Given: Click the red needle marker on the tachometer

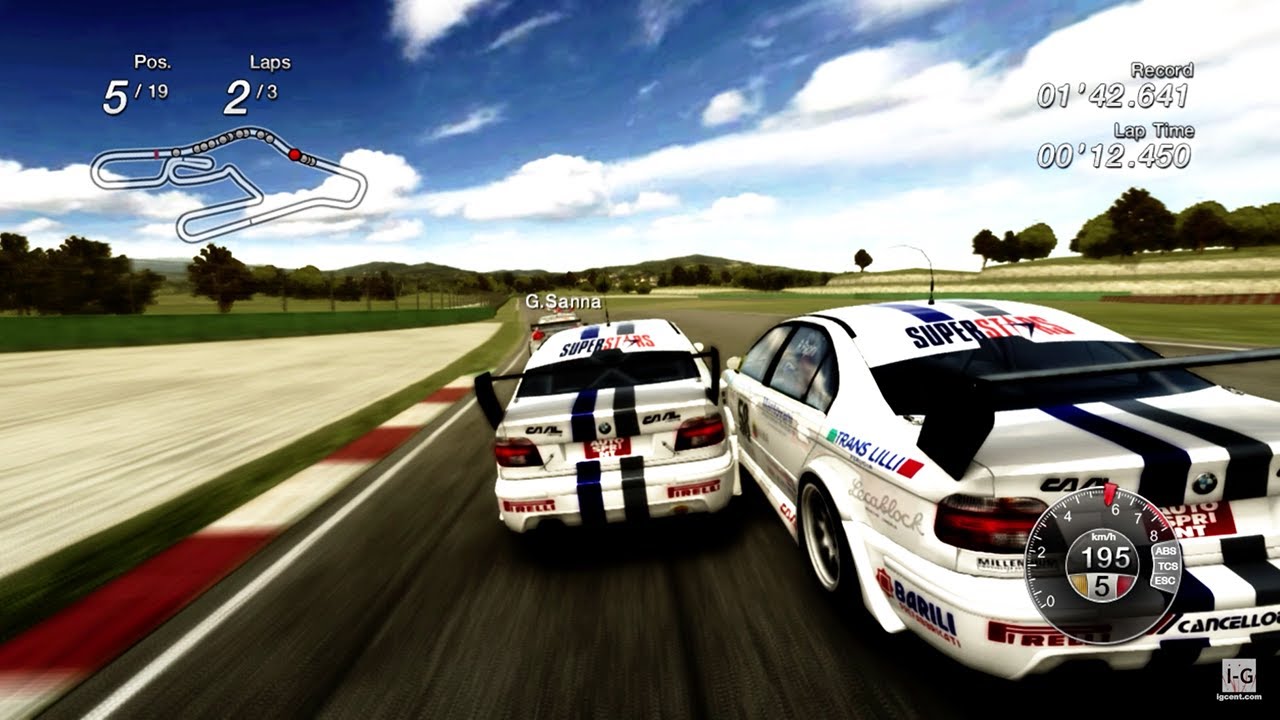Looking at the screenshot, I should coord(1110,493).
